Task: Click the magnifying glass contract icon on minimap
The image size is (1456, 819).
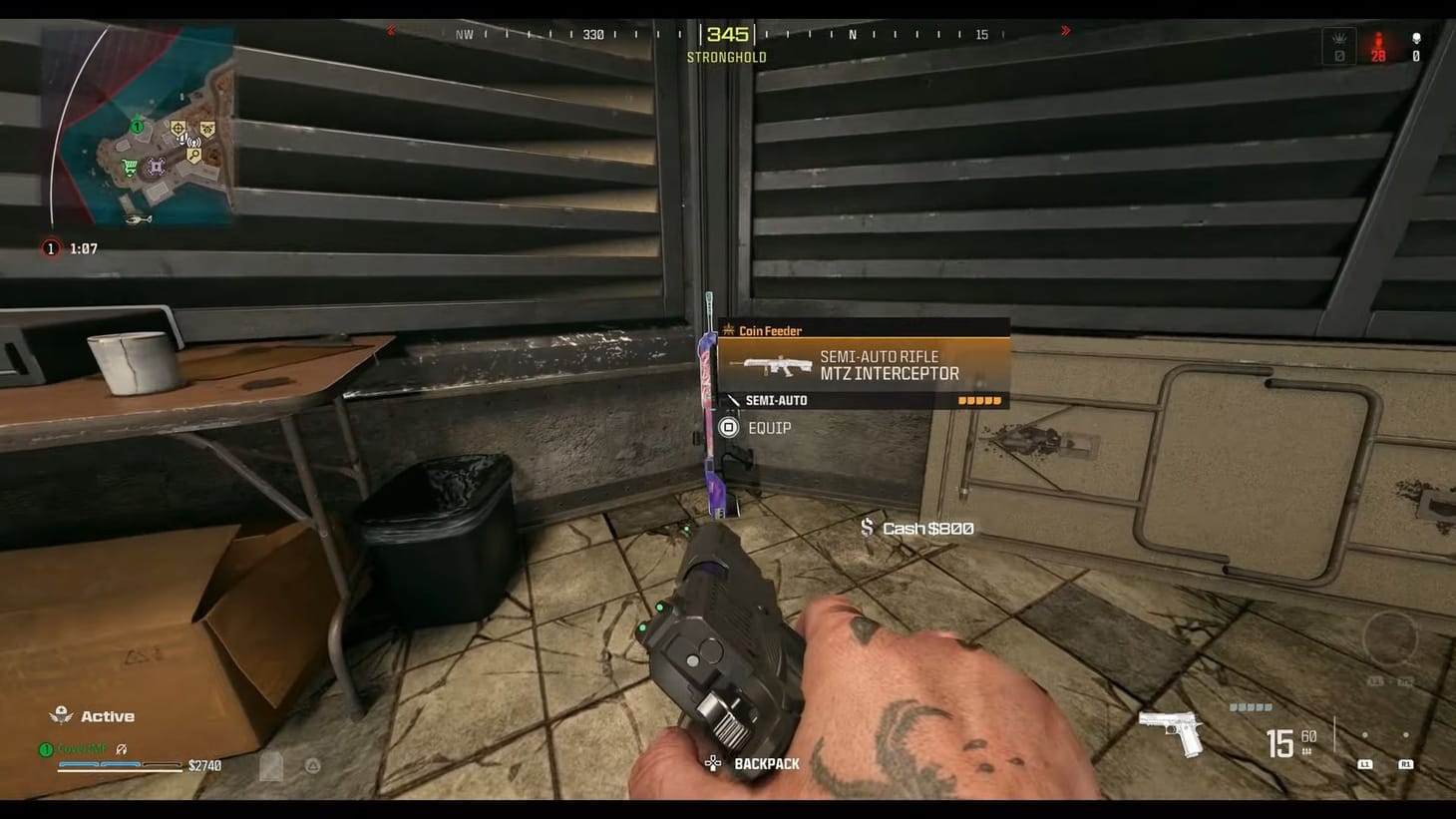Action: click(193, 154)
